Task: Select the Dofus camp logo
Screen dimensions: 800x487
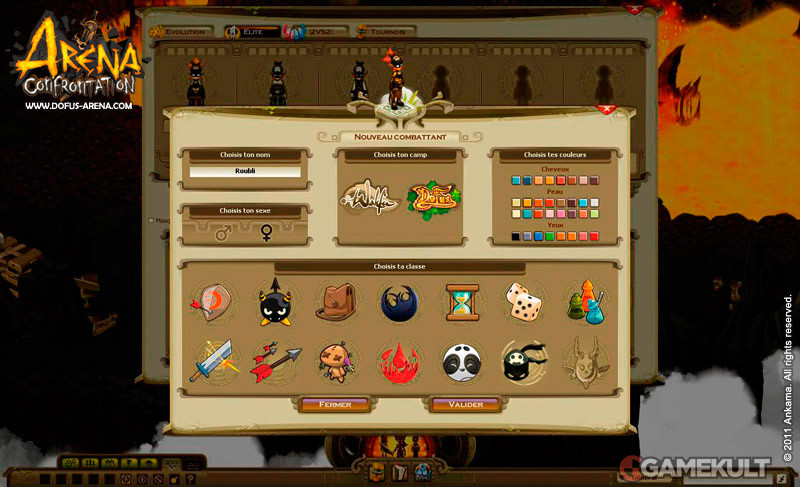Action: pos(432,199)
